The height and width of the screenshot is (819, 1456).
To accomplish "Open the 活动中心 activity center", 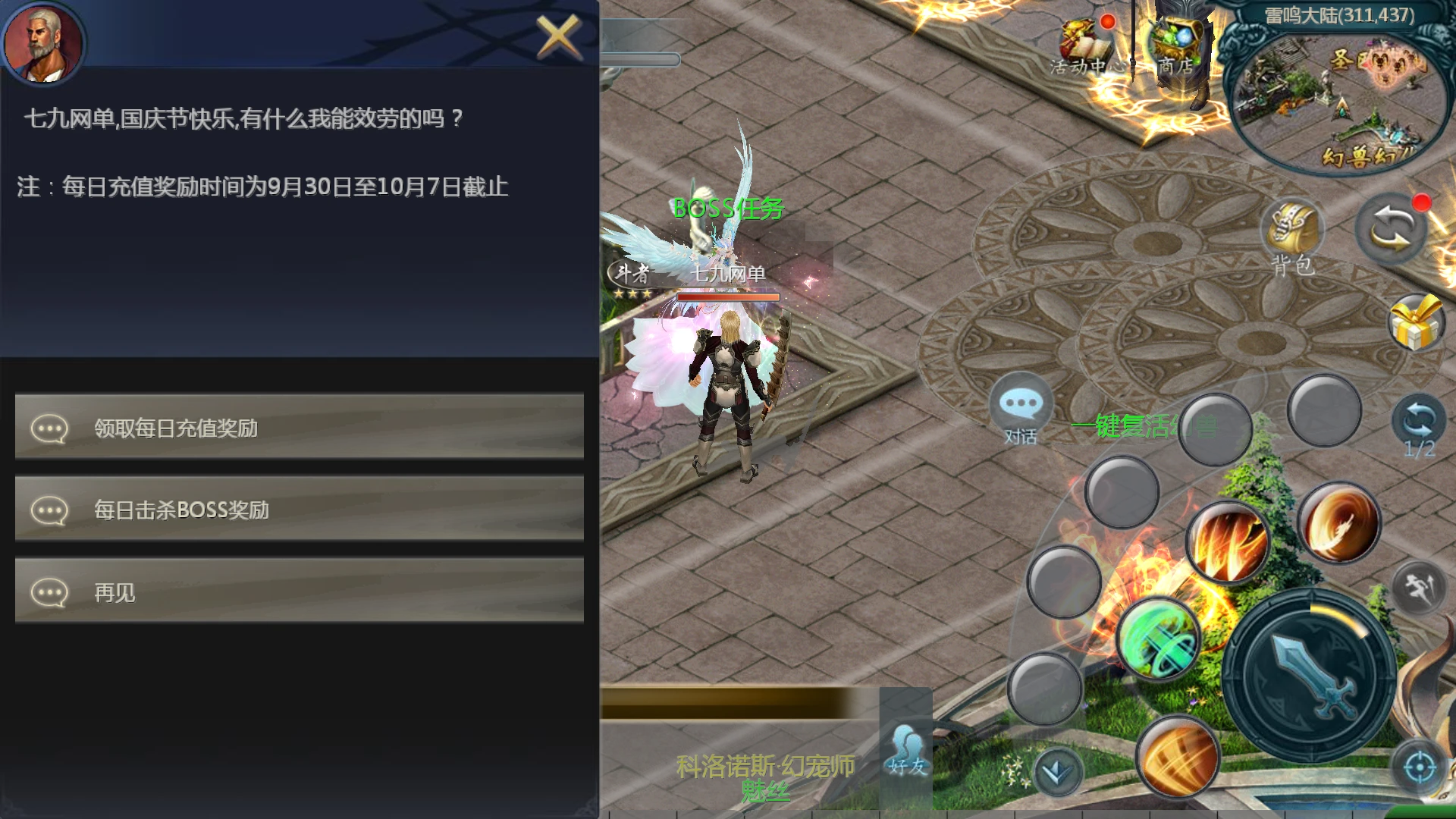I will click(x=1084, y=47).
